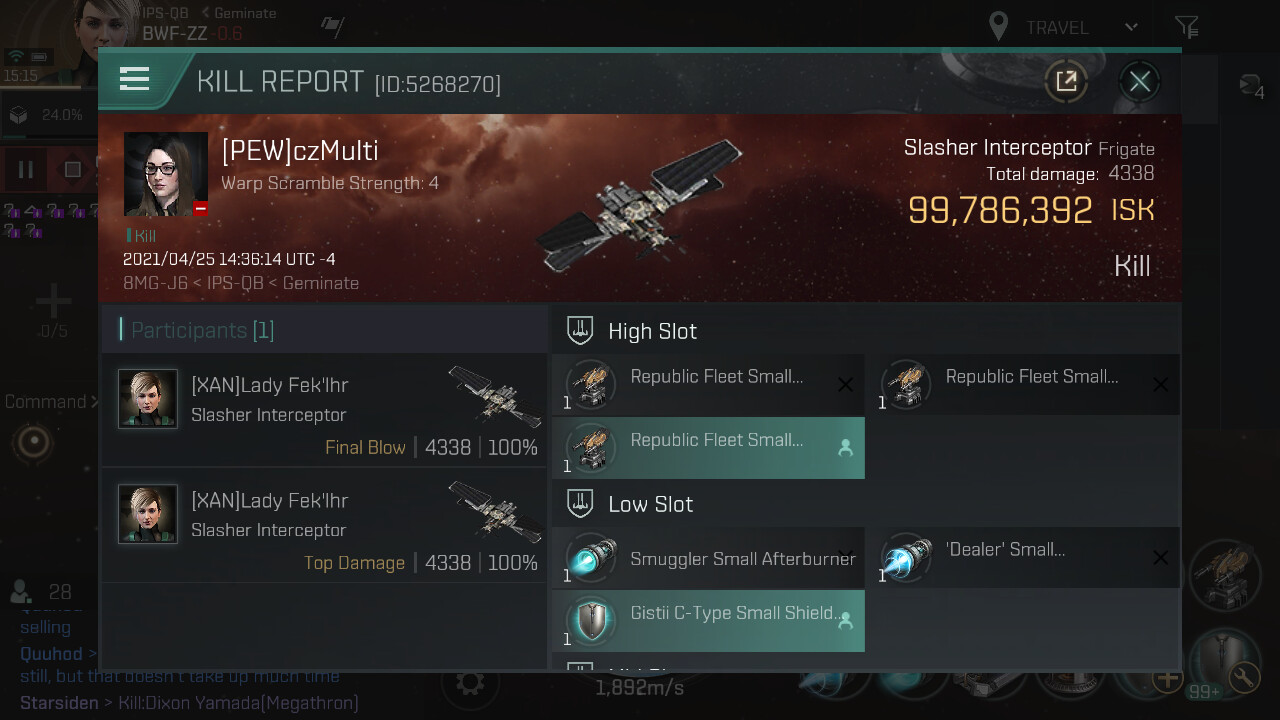Close the Kill Report window
The width and height of the screenshot is (1280, 720).
tap(1139, 82)
